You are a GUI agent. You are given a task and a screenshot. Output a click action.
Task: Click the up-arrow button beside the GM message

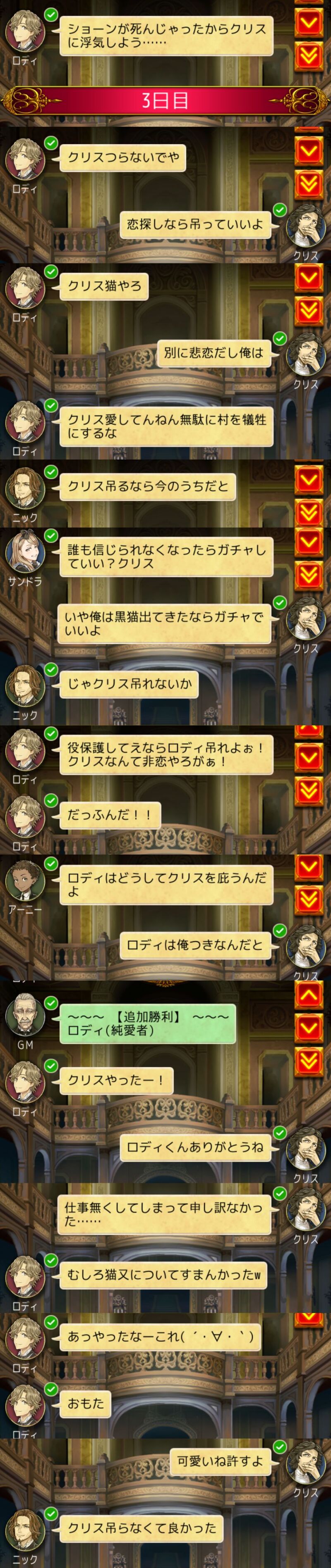(x=308, y=995)
